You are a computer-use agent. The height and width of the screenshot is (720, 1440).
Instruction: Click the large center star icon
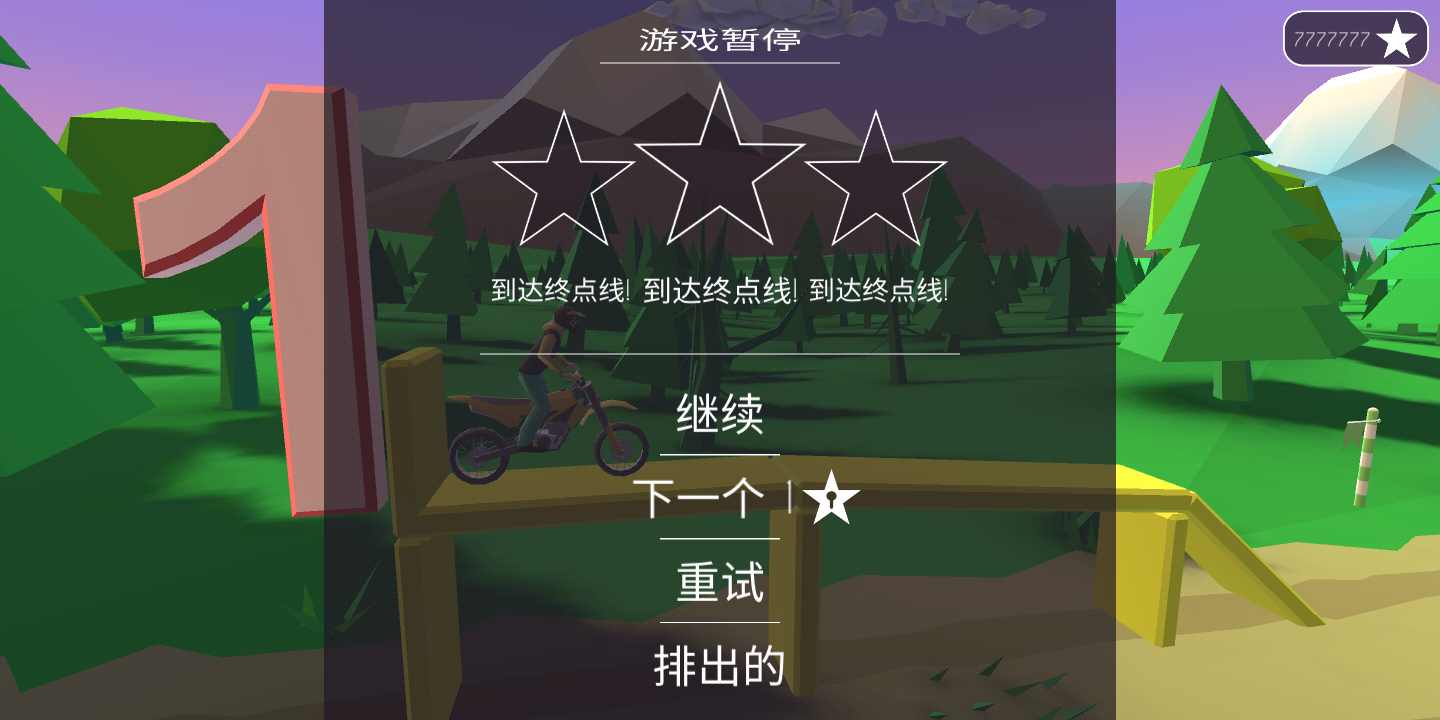tap(718, 165)
